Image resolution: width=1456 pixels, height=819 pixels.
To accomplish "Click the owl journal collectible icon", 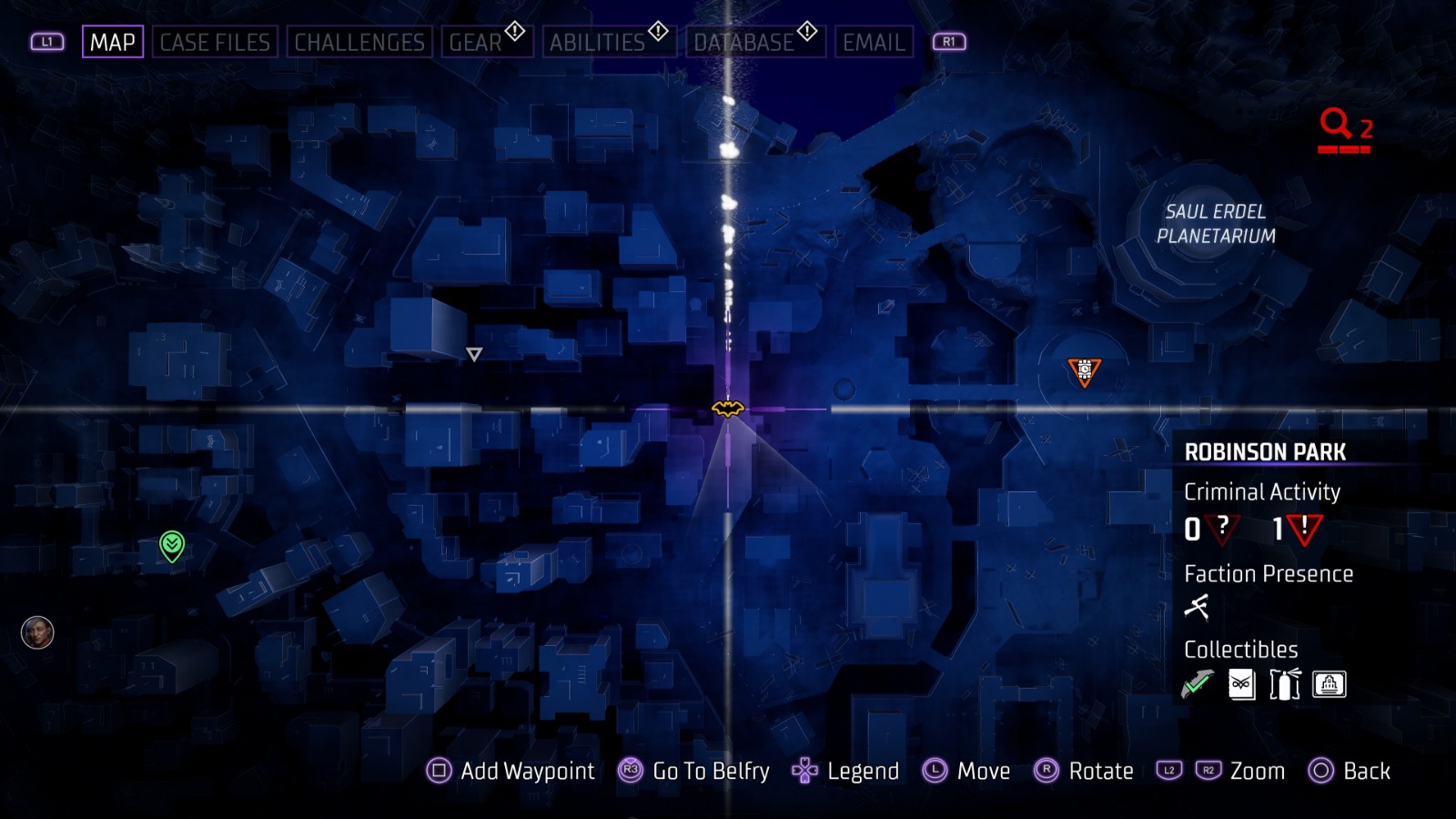I will (1241, 683).
